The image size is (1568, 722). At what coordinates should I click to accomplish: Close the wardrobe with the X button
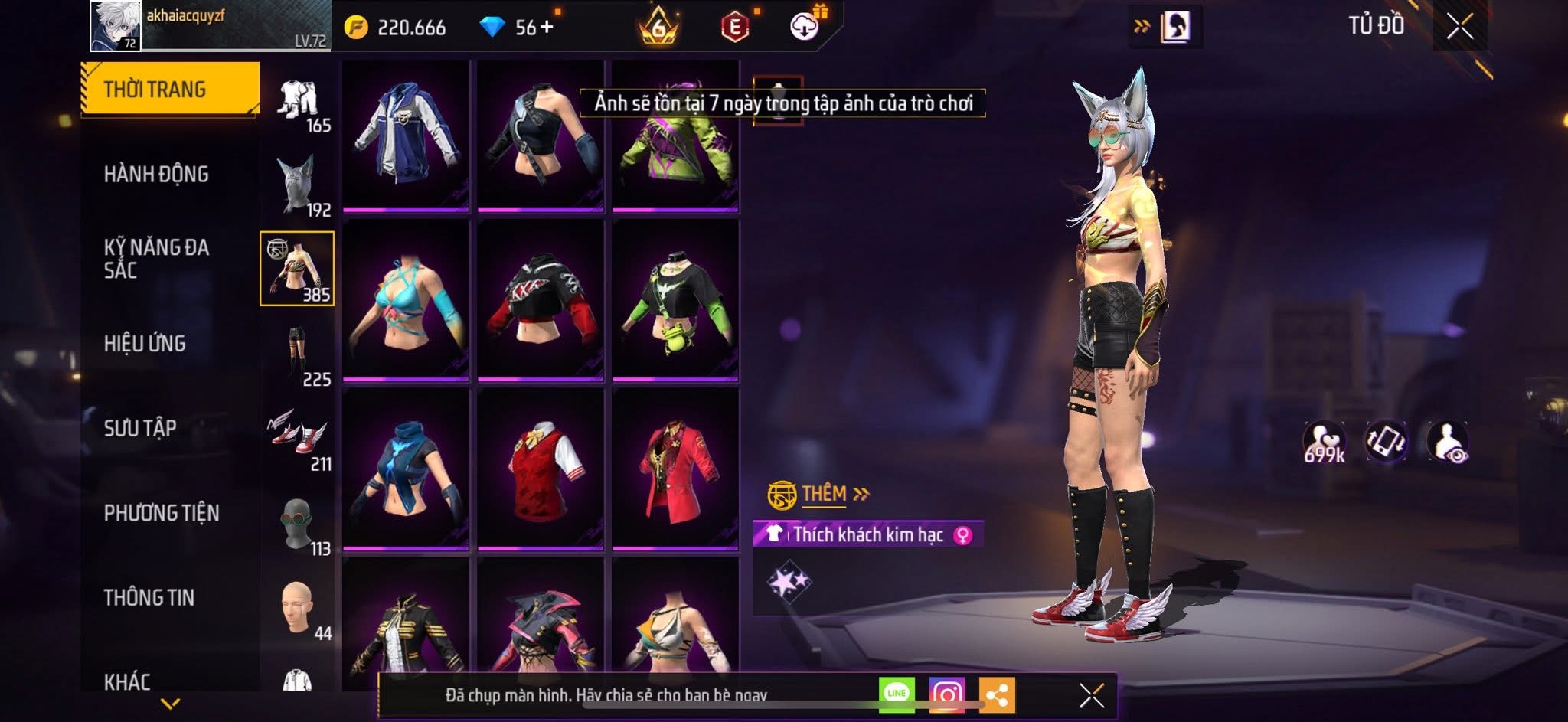(1459, 28)
